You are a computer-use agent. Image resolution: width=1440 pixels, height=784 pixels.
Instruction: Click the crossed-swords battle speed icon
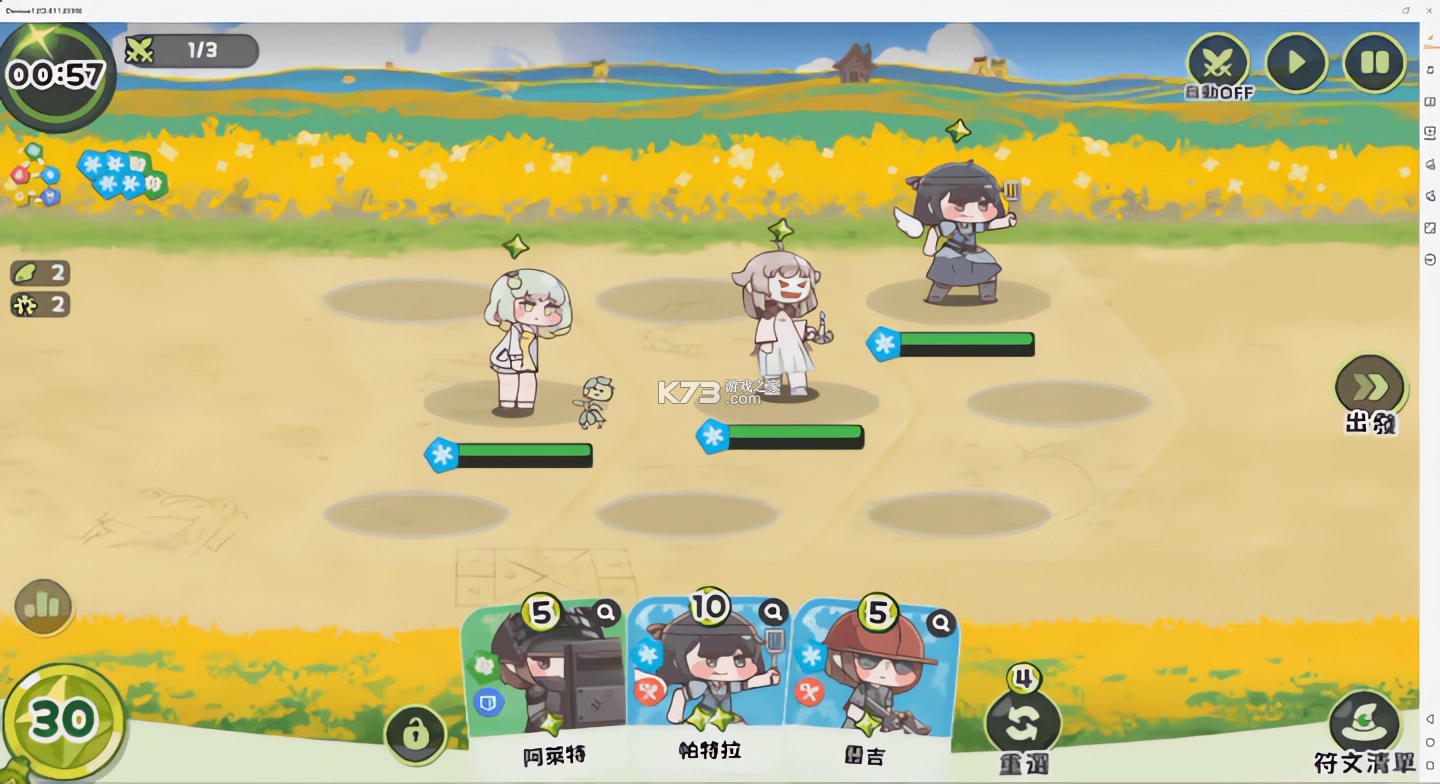click(1216, 60)
